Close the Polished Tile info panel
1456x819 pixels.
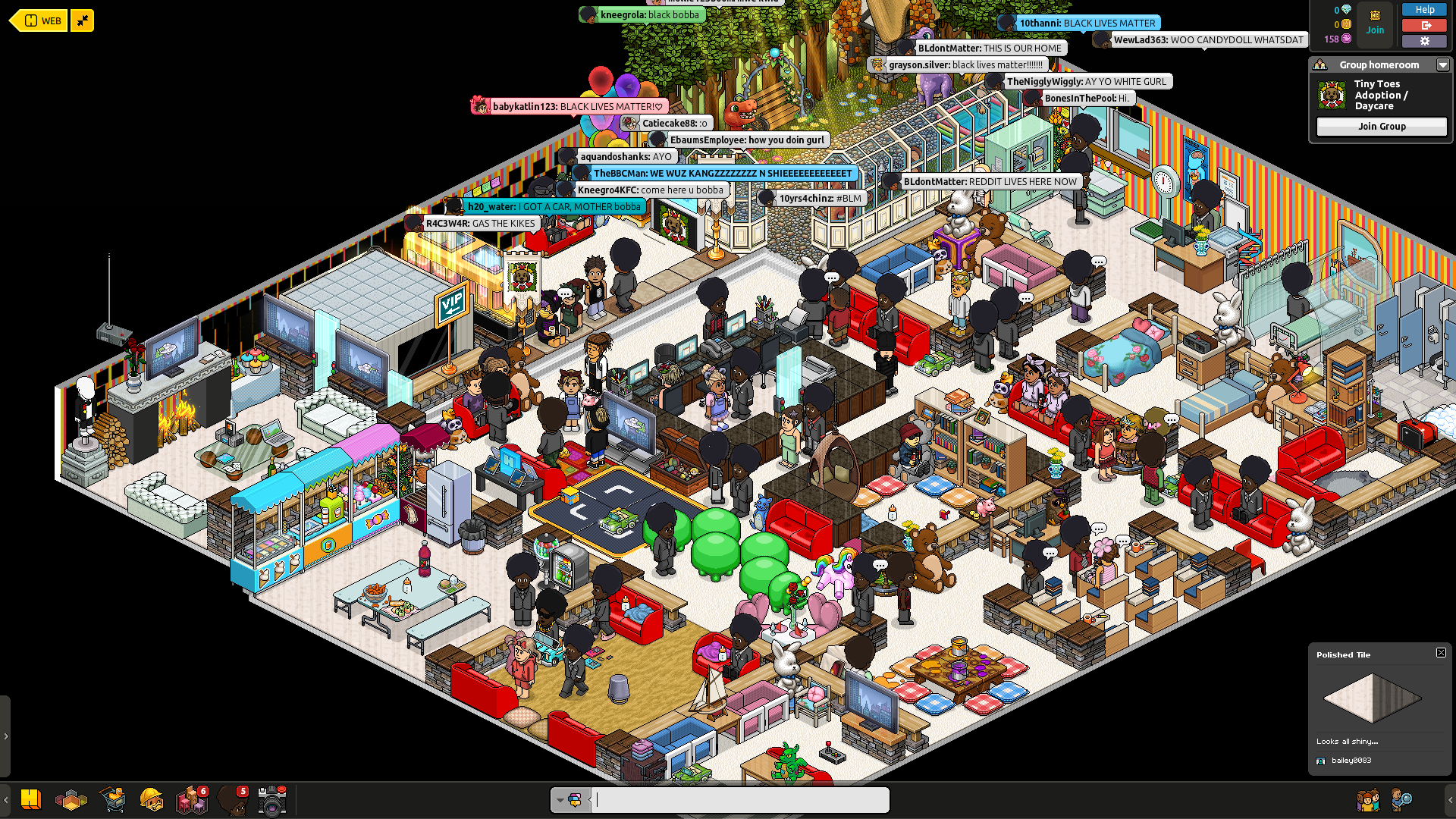(x=1441, y=653)
